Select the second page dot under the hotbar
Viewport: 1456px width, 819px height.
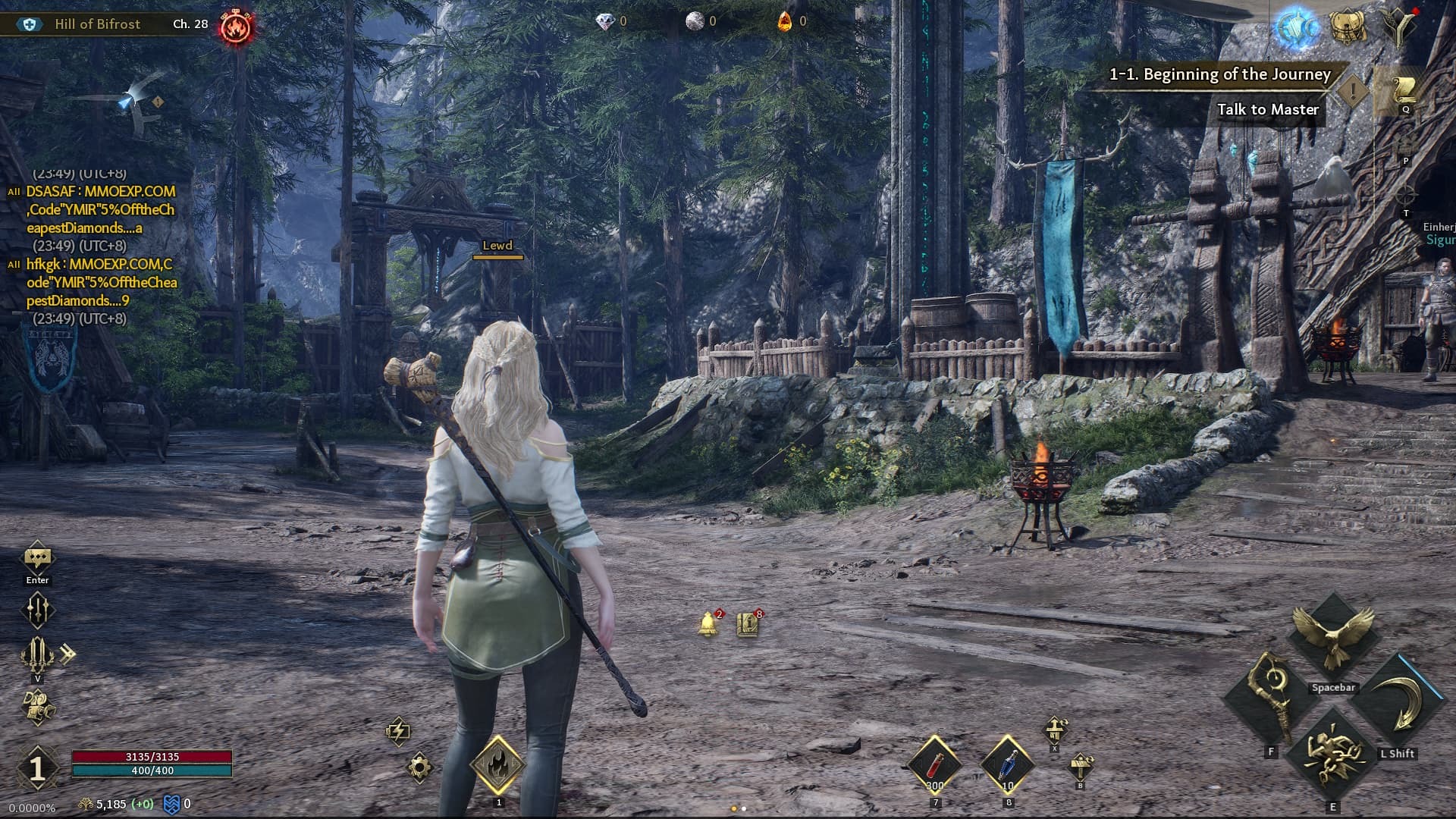click(743, 808)
